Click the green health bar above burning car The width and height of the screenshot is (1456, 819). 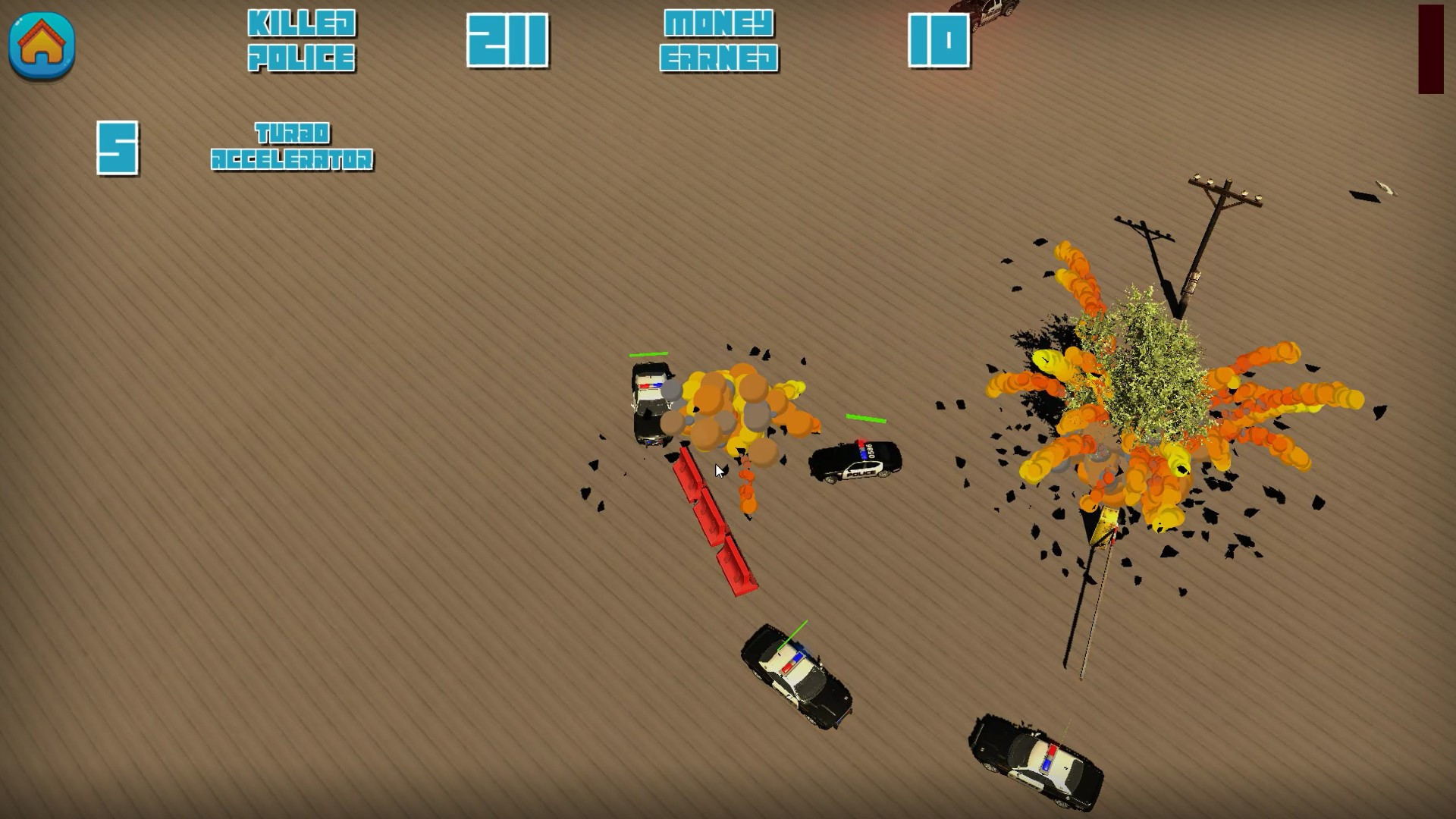(648, 354)
